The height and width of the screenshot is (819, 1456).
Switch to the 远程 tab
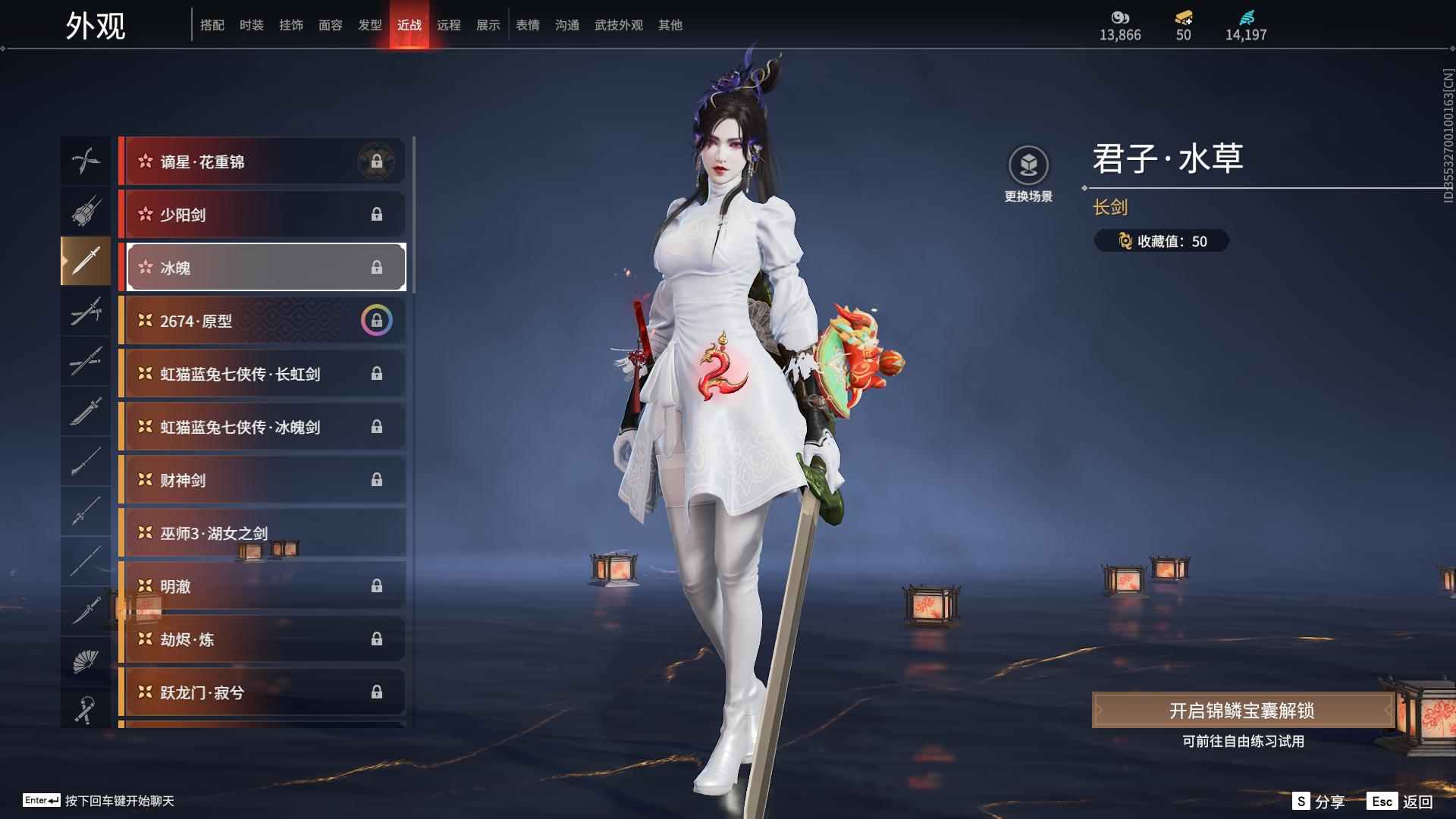(449, 24)
